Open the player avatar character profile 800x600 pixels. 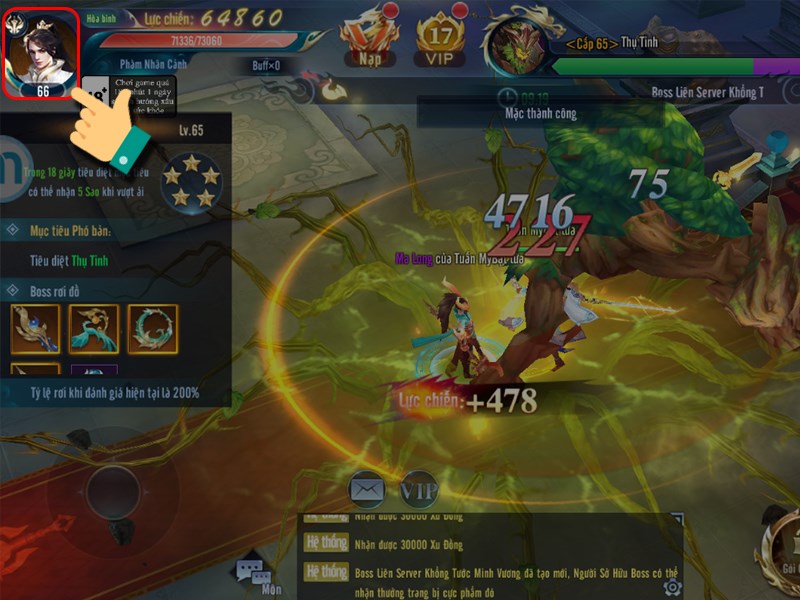(41, 53)
